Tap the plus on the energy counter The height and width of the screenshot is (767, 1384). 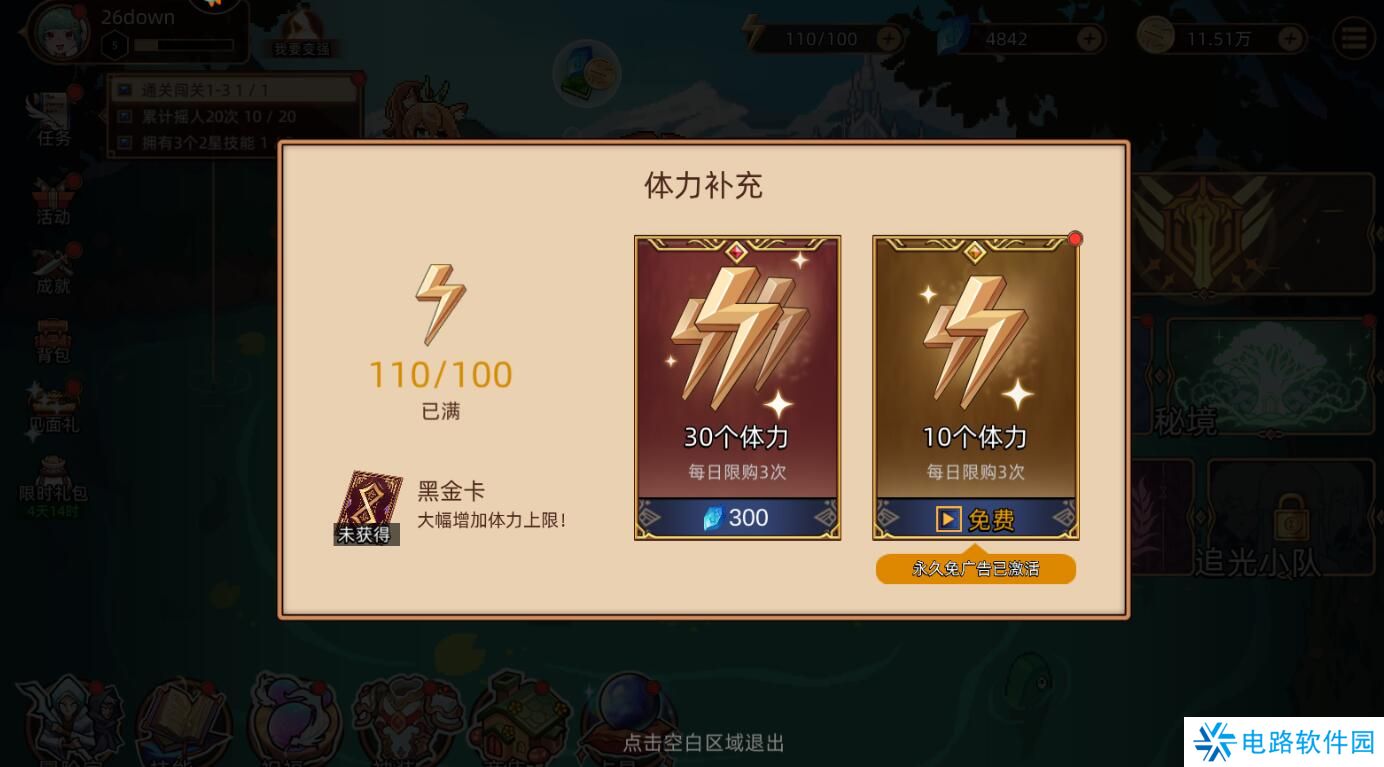click(x=886, y=40)
